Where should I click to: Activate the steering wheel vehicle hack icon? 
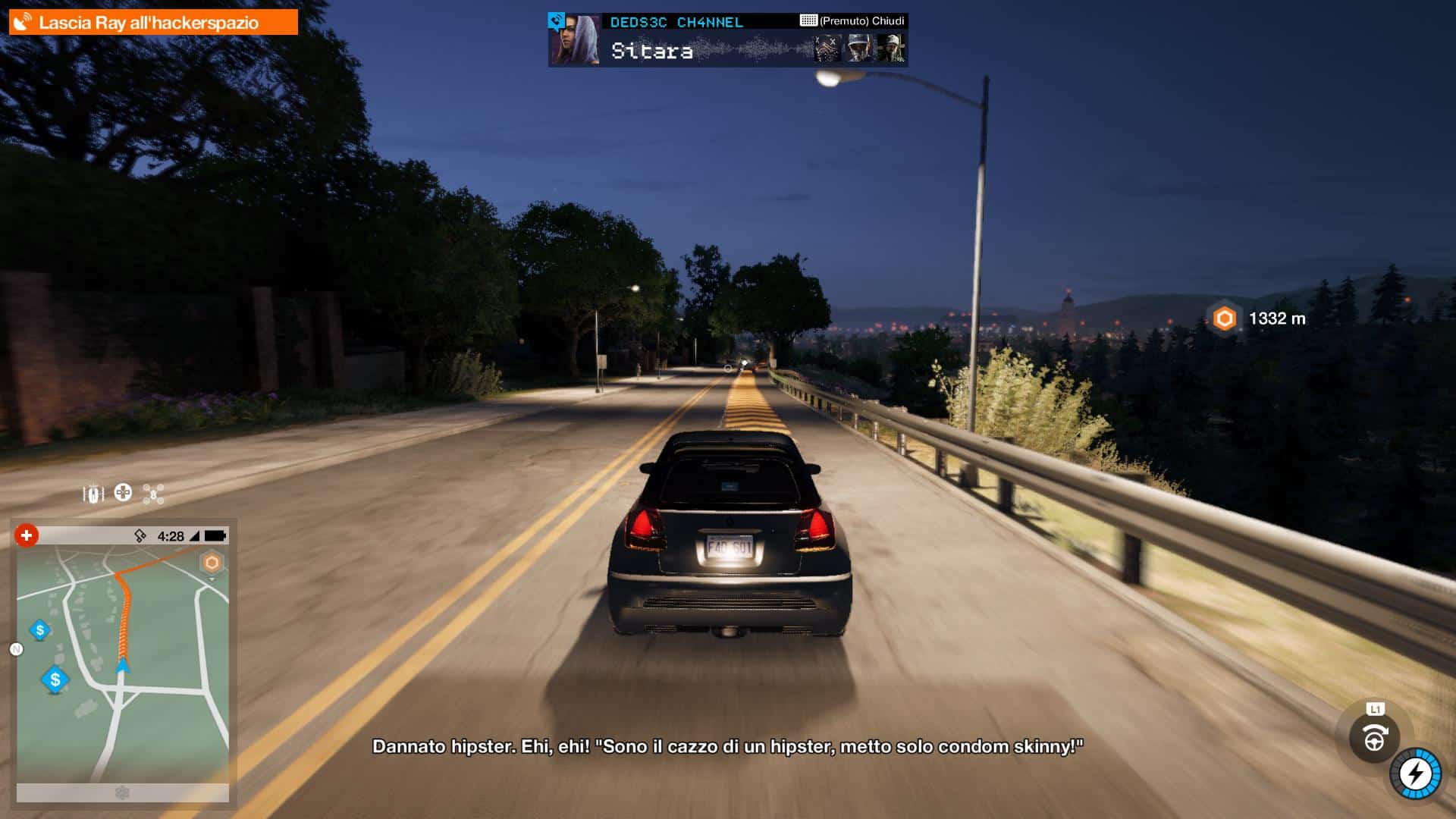click(1374, 738)
